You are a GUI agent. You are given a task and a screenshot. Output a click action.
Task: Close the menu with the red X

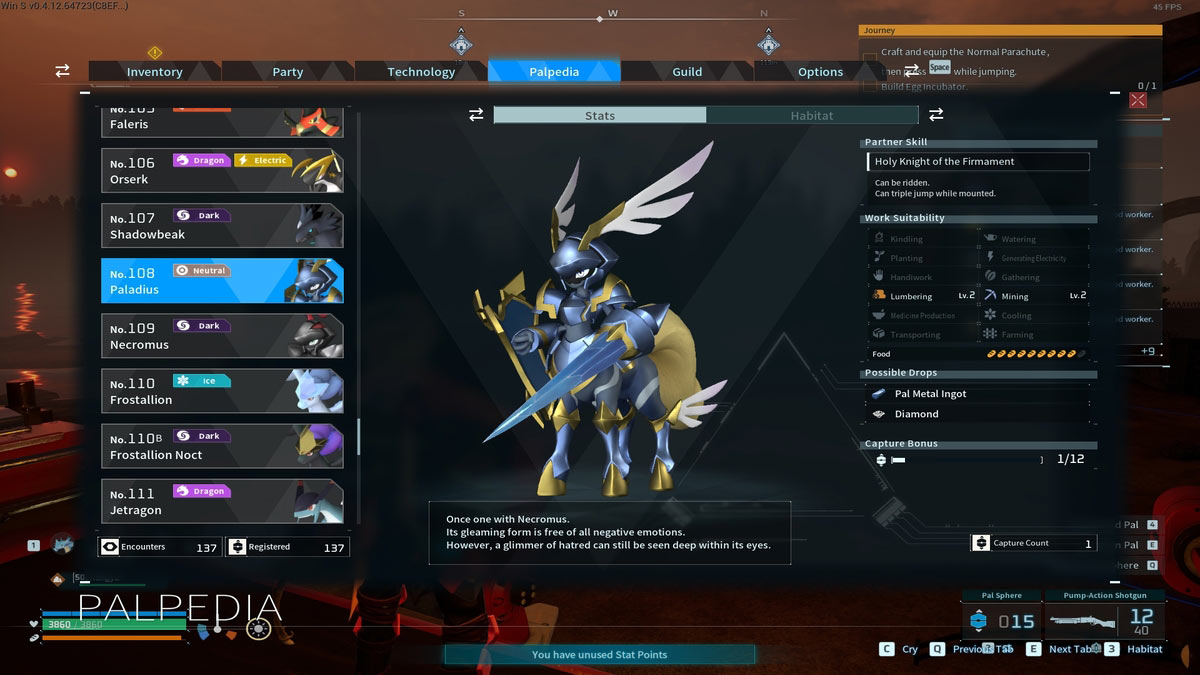(1138, 100)
